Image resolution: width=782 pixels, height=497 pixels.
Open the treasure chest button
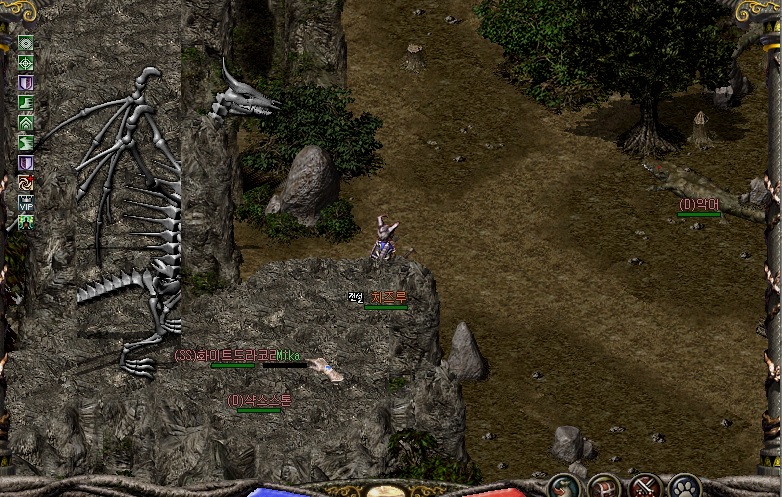point(605,488)
